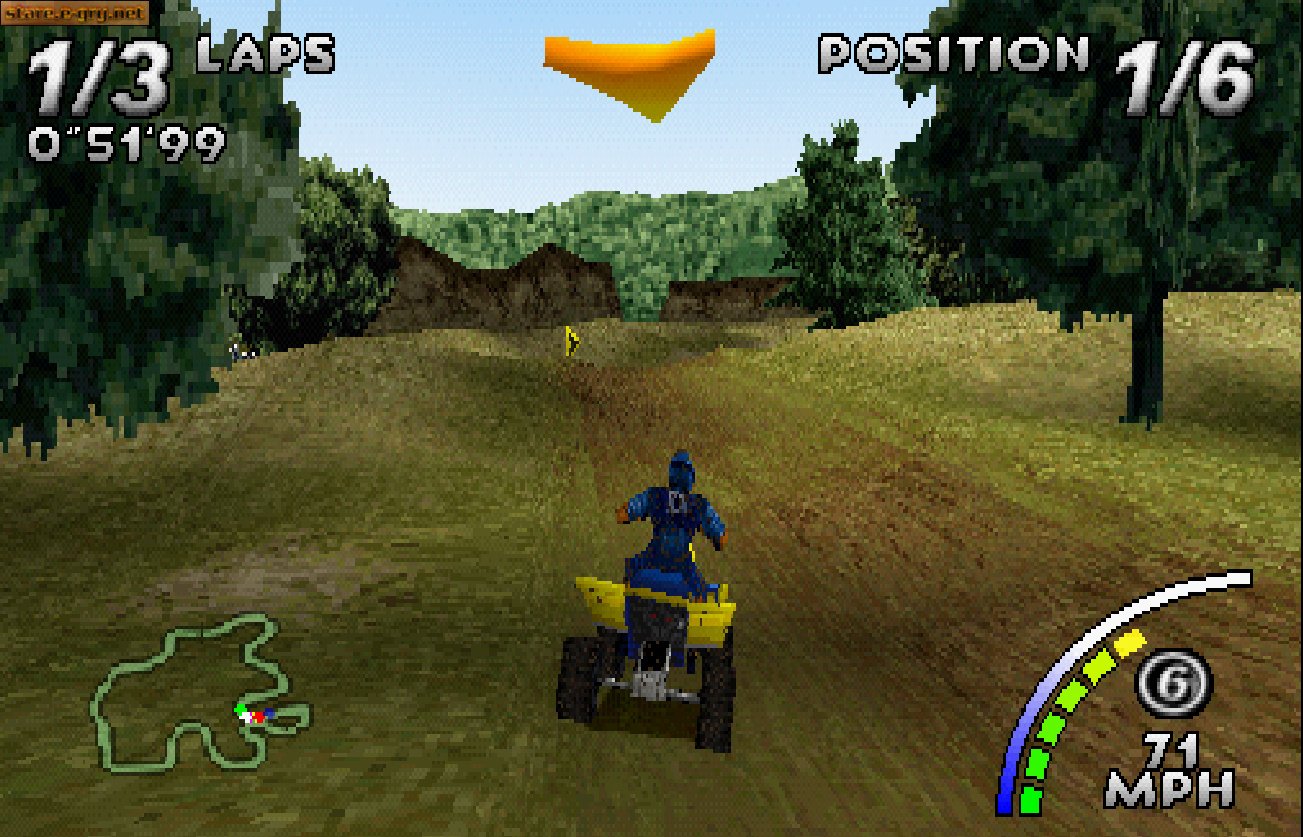Click the white minimap finish-line marker
The height and width of the screenshot is (837, 1303).
[246, 717]
